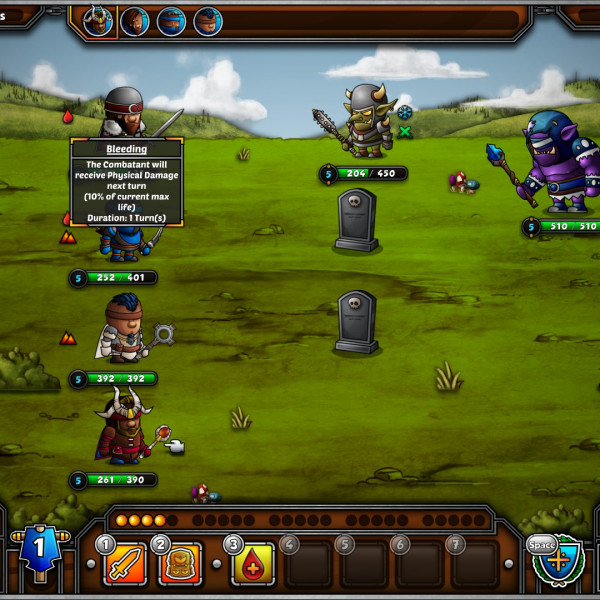Click the snowflake status icon beside goblin

click(404, 112)
